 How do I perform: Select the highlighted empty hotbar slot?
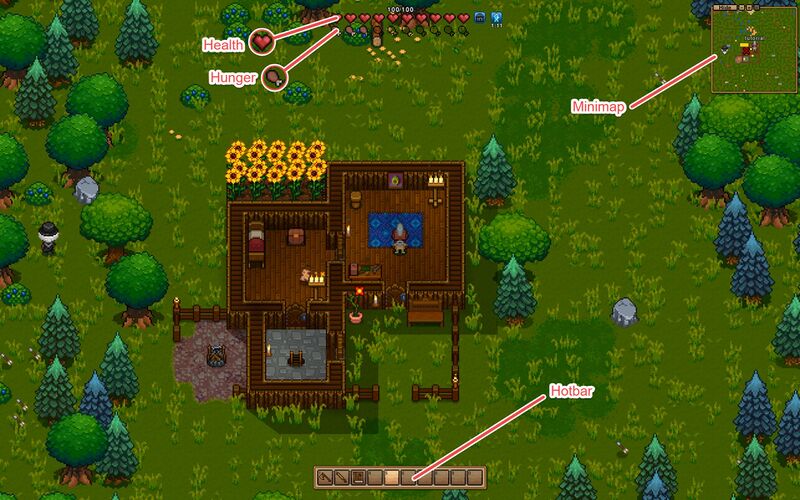tap(391, 476)
